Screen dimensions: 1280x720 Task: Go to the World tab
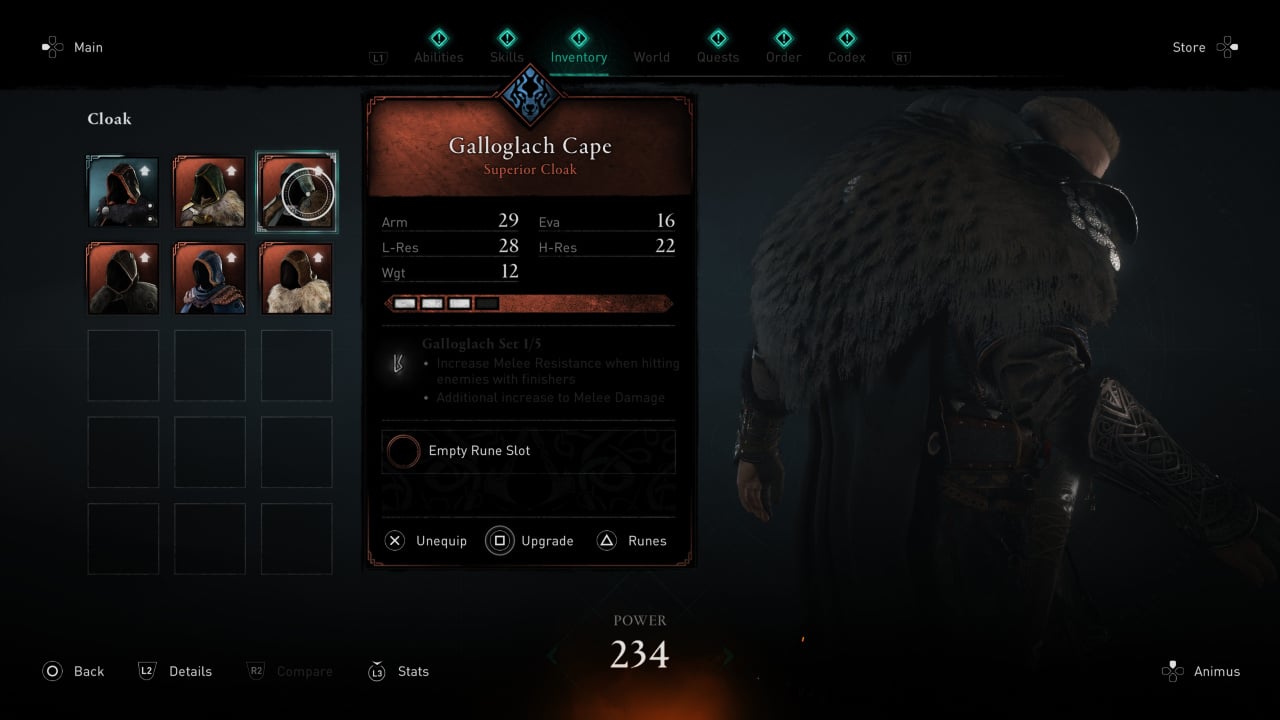tap(651, 57)
